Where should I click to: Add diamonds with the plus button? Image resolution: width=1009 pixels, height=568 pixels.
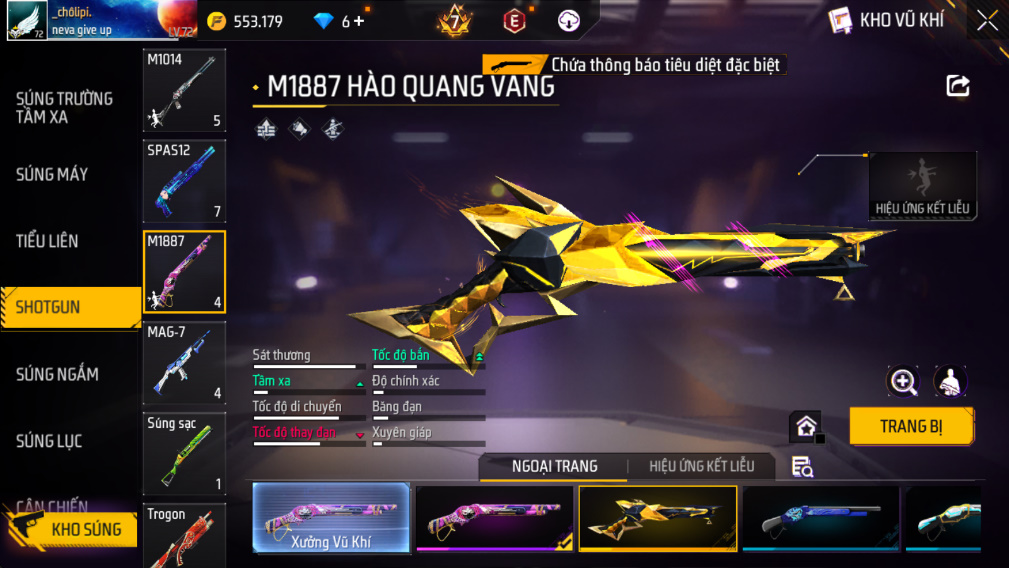pos(359,21)
